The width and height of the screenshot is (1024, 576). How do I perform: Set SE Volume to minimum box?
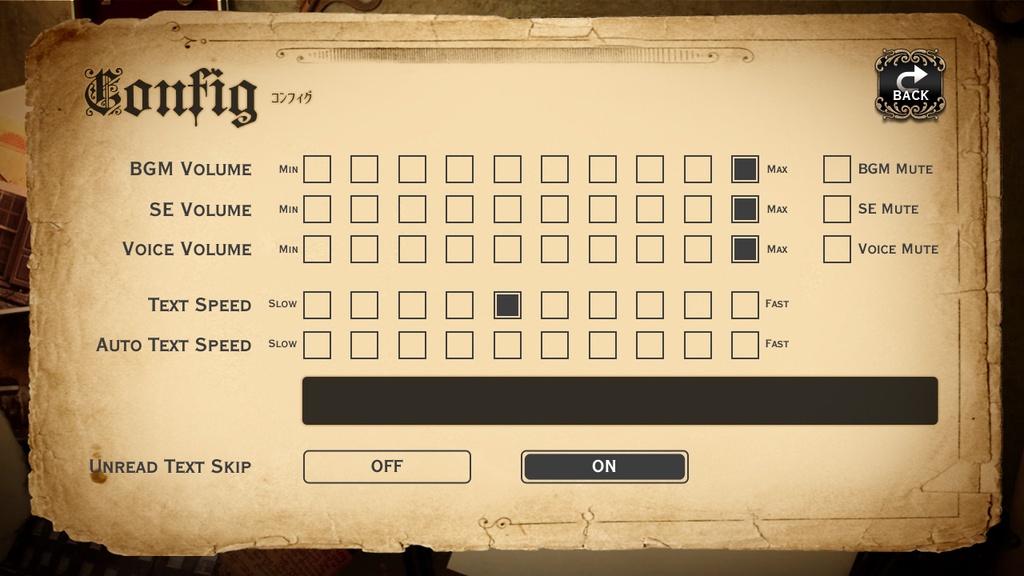coord(317,209)
